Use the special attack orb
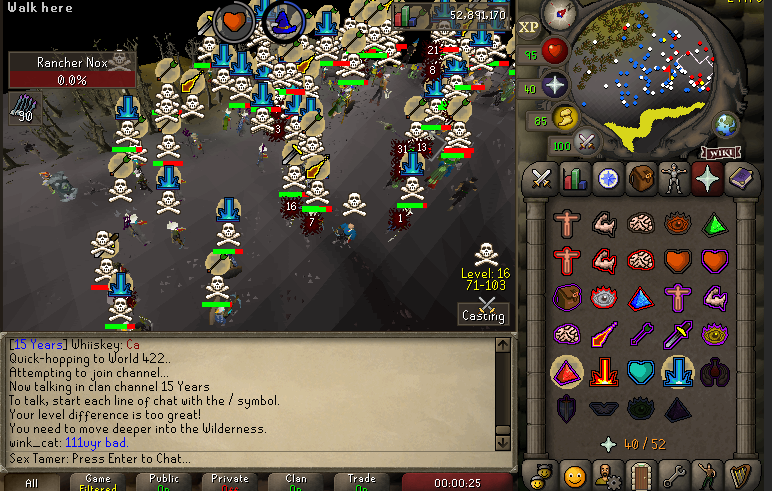 tap(588, 143)
